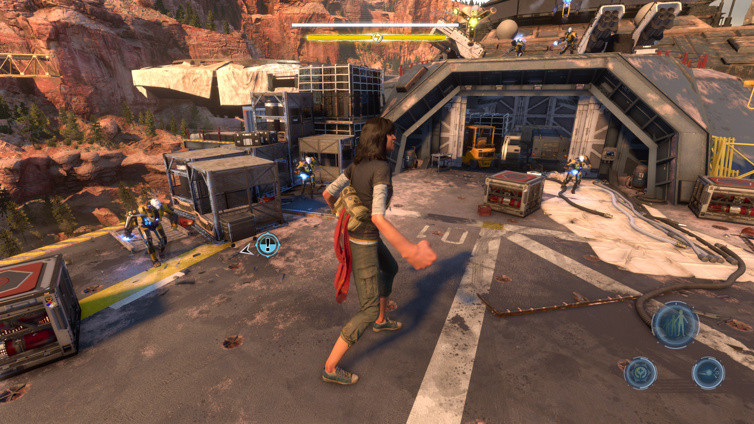This screenshot has height=424, width=754.
Task: Use the emblem support heroic ability
Action: point(640,373)
